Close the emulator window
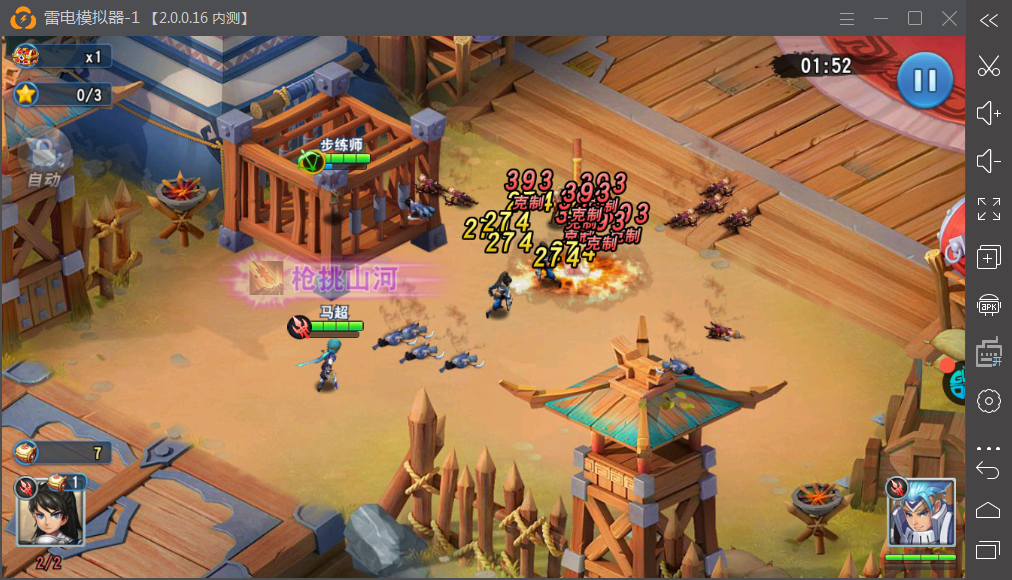This screenshot has height=580, width=1012. tap(949, 19)
